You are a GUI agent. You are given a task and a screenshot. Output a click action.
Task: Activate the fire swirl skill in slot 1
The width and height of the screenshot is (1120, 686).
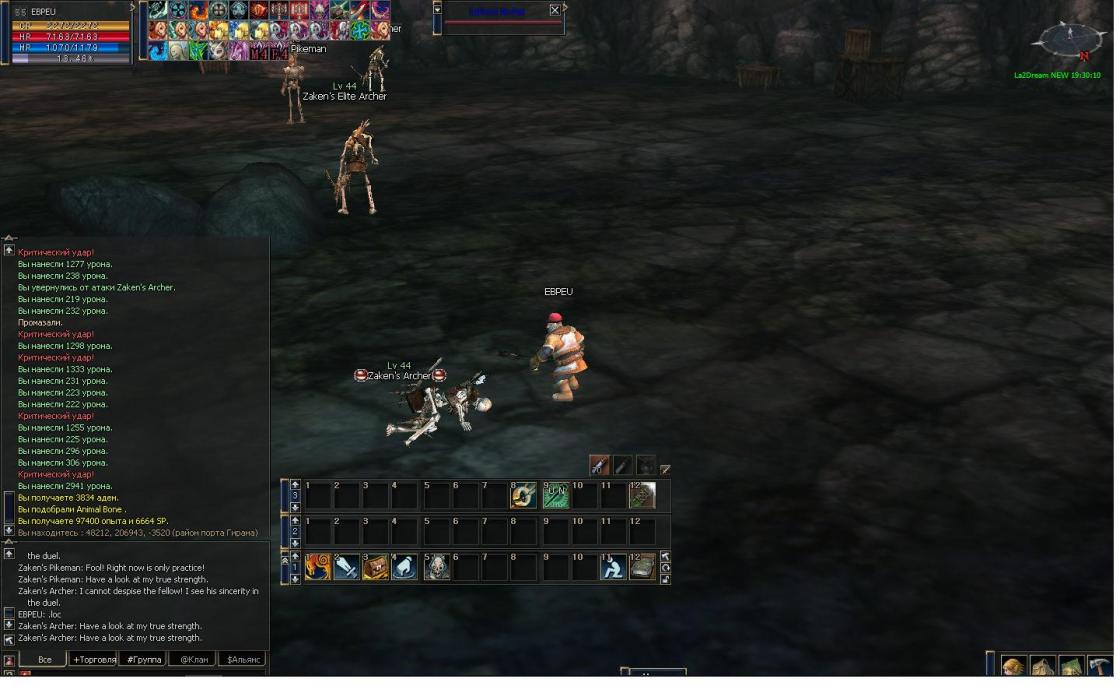(318, 567)
